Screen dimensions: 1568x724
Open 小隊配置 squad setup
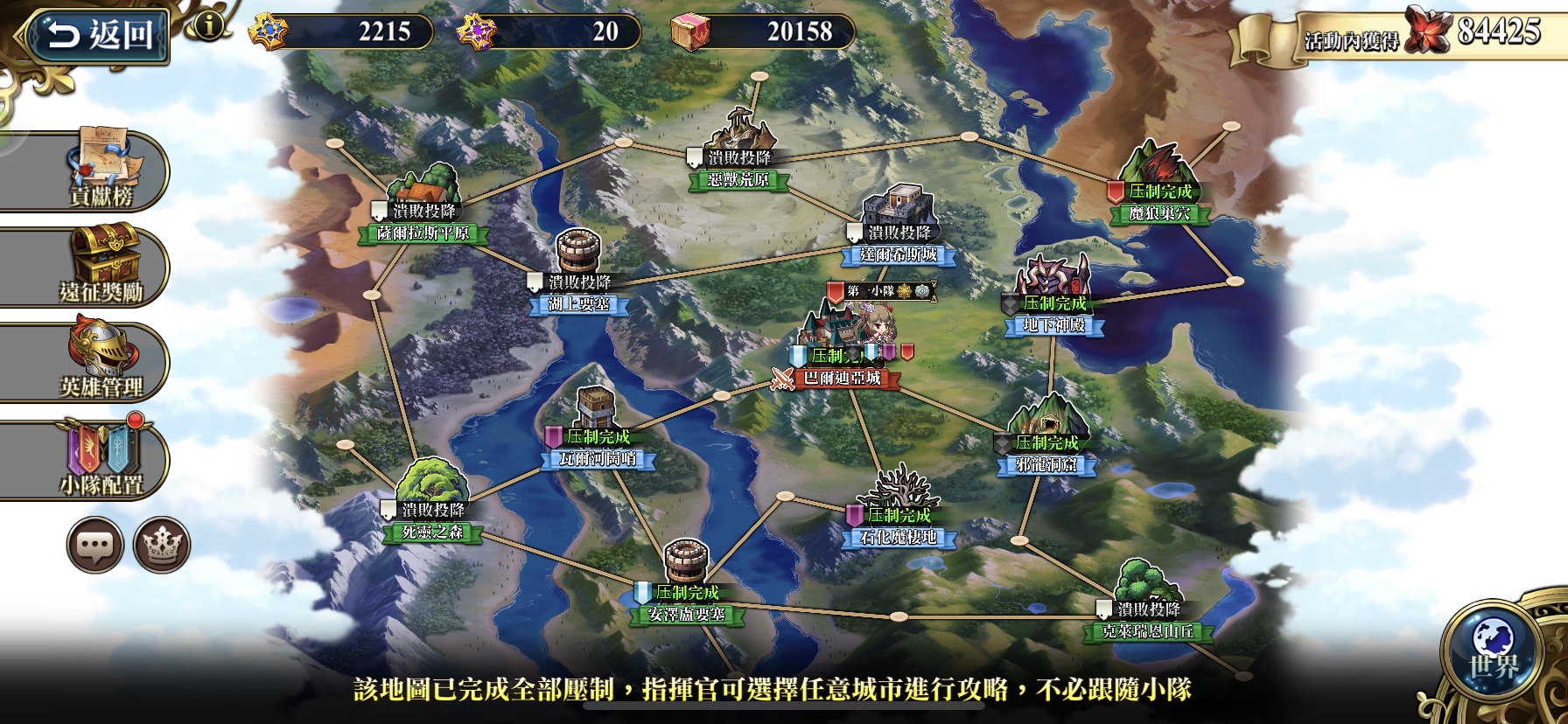point(101,457)
